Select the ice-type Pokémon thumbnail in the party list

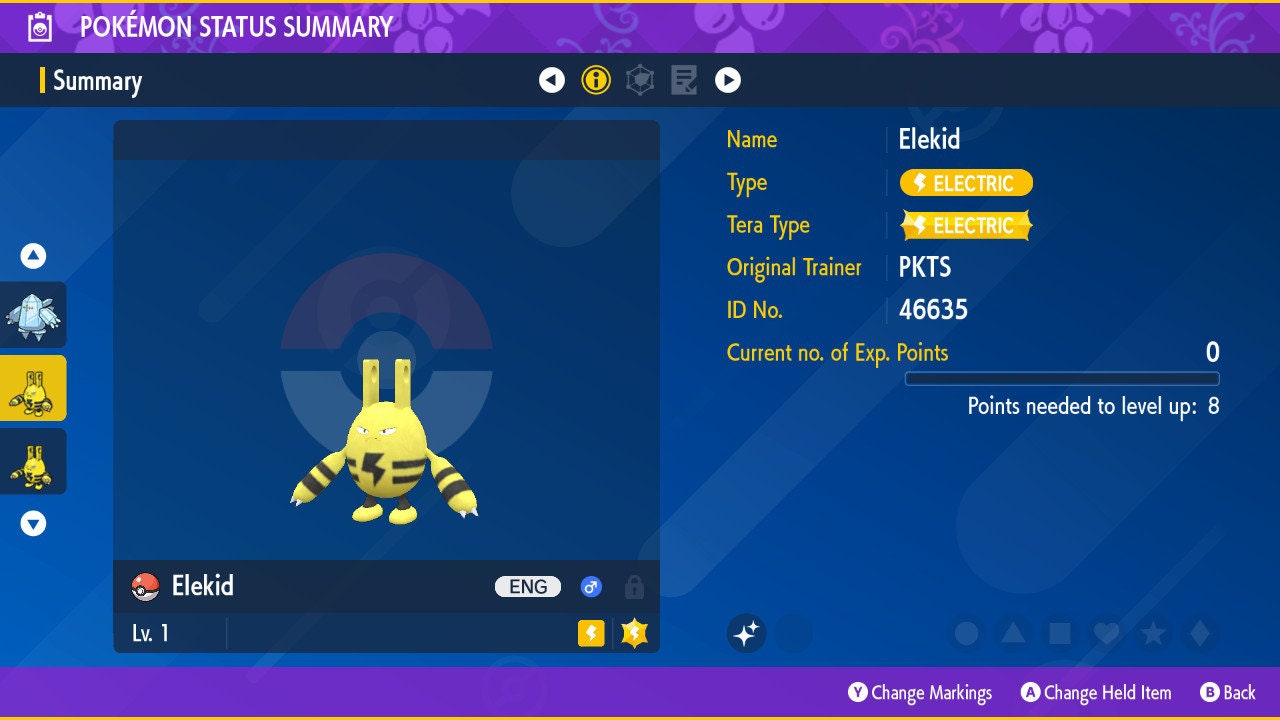tap(34, 315)
